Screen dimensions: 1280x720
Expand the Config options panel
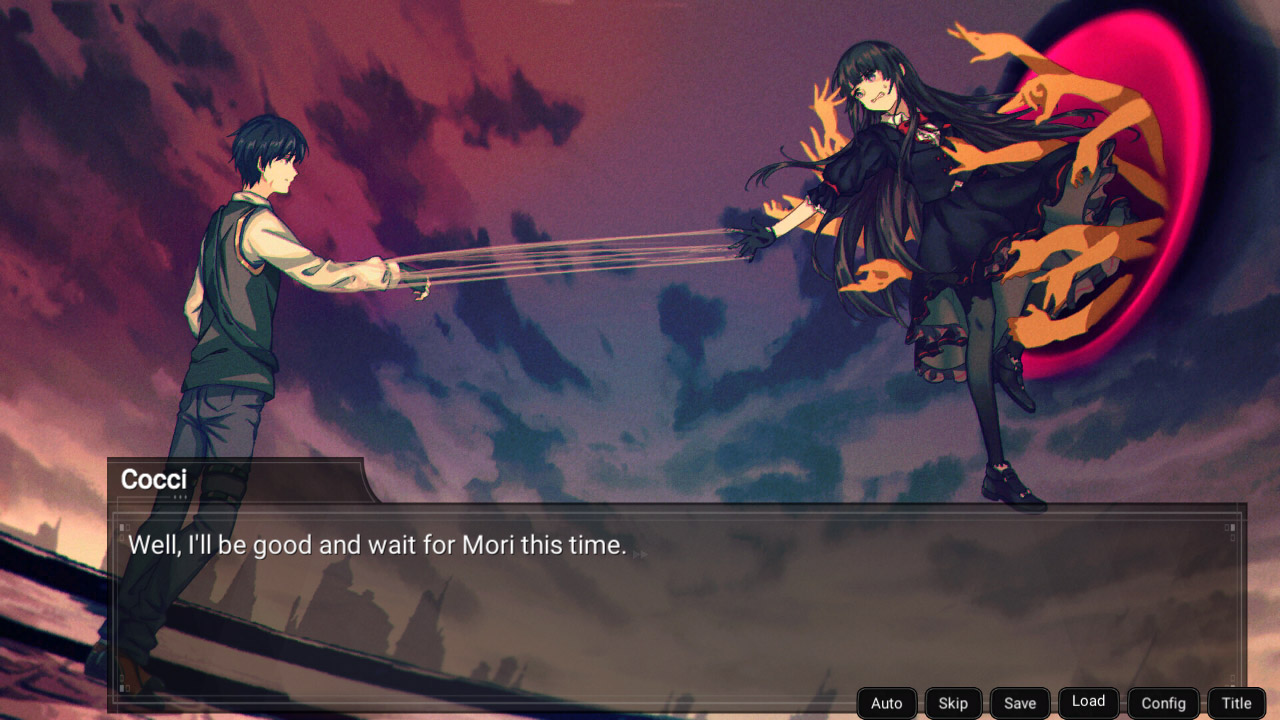[x=1162, y=702]
